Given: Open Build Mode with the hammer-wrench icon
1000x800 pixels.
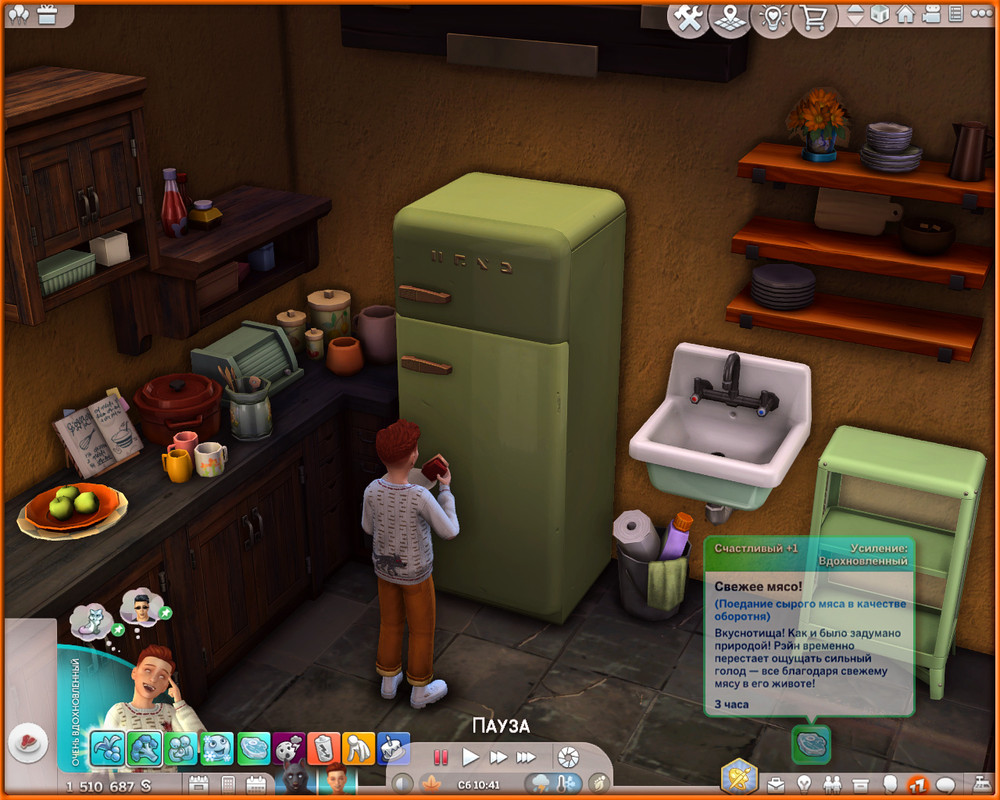Looking at the screenshot, I should (x=689, y=18).
